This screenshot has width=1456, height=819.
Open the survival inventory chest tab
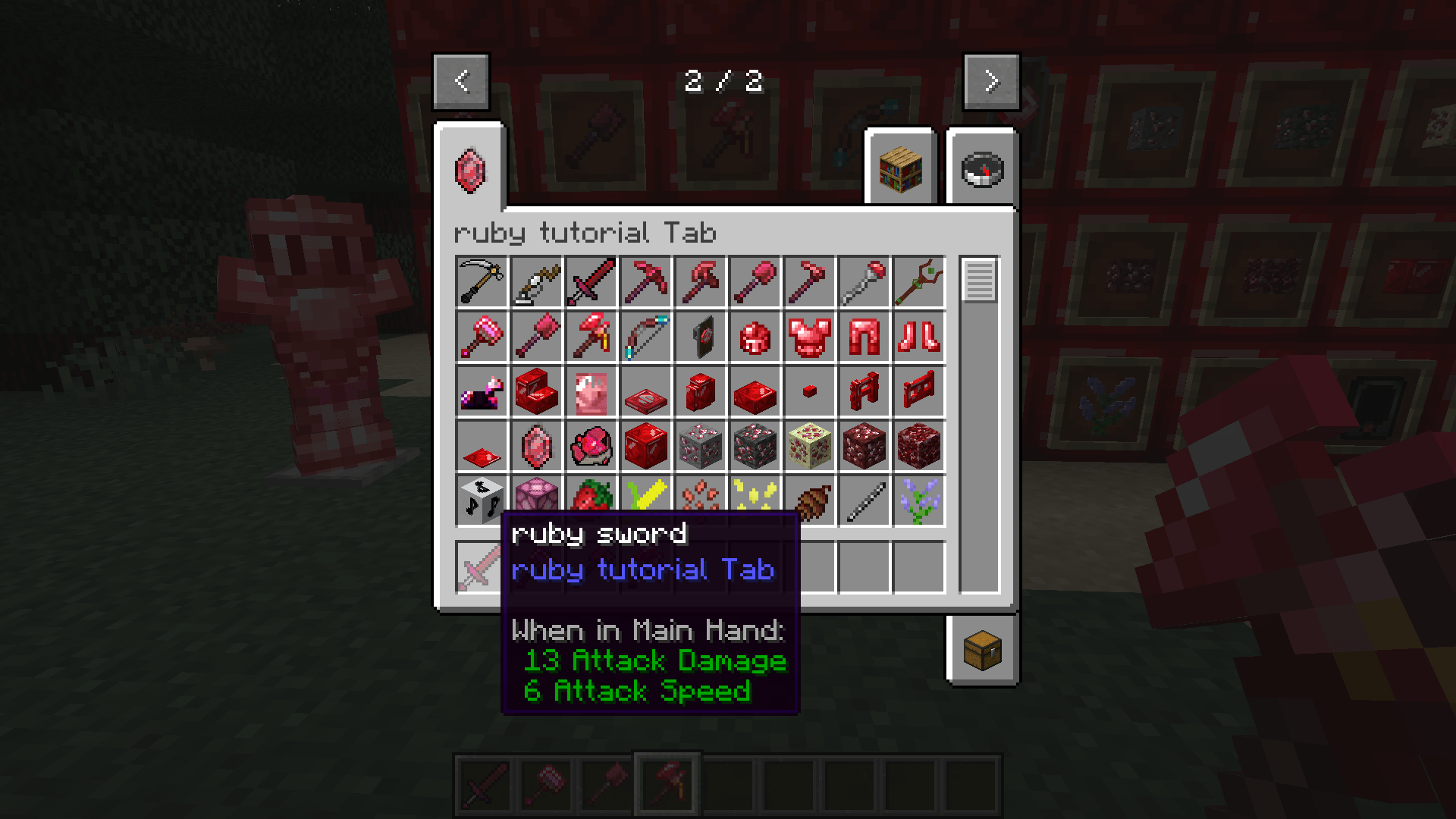click(x=981, y=650)
